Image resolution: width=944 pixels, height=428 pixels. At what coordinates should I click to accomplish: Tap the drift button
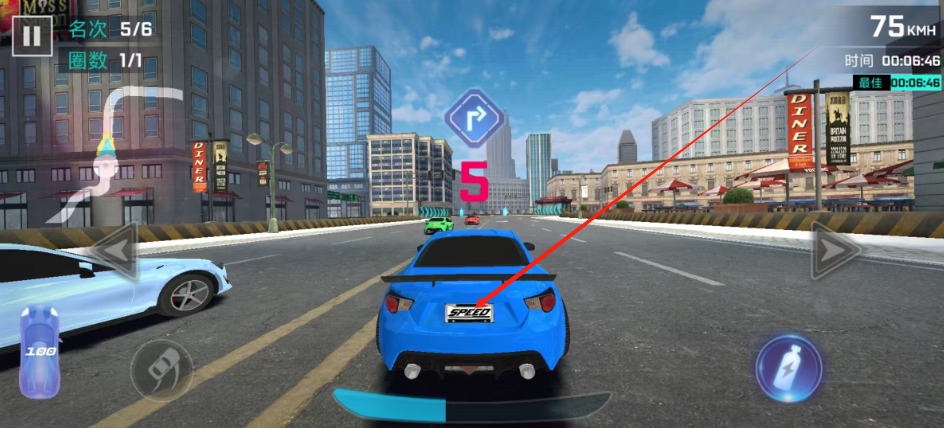click(162, 369)
